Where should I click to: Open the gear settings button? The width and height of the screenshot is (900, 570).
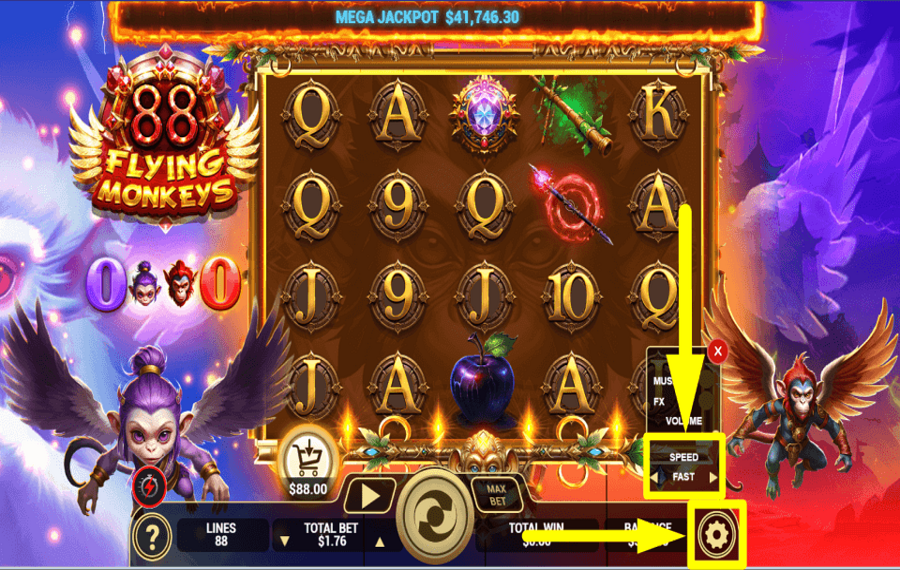716,535
